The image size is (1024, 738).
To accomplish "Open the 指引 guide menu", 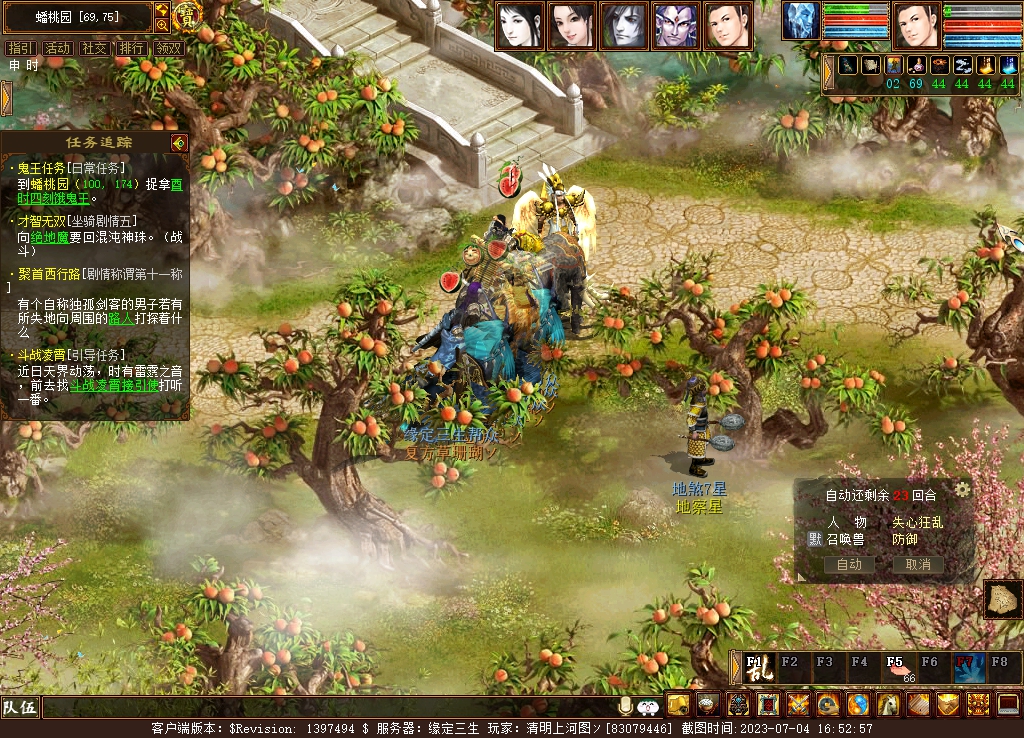I will click(x=20, y=48).
